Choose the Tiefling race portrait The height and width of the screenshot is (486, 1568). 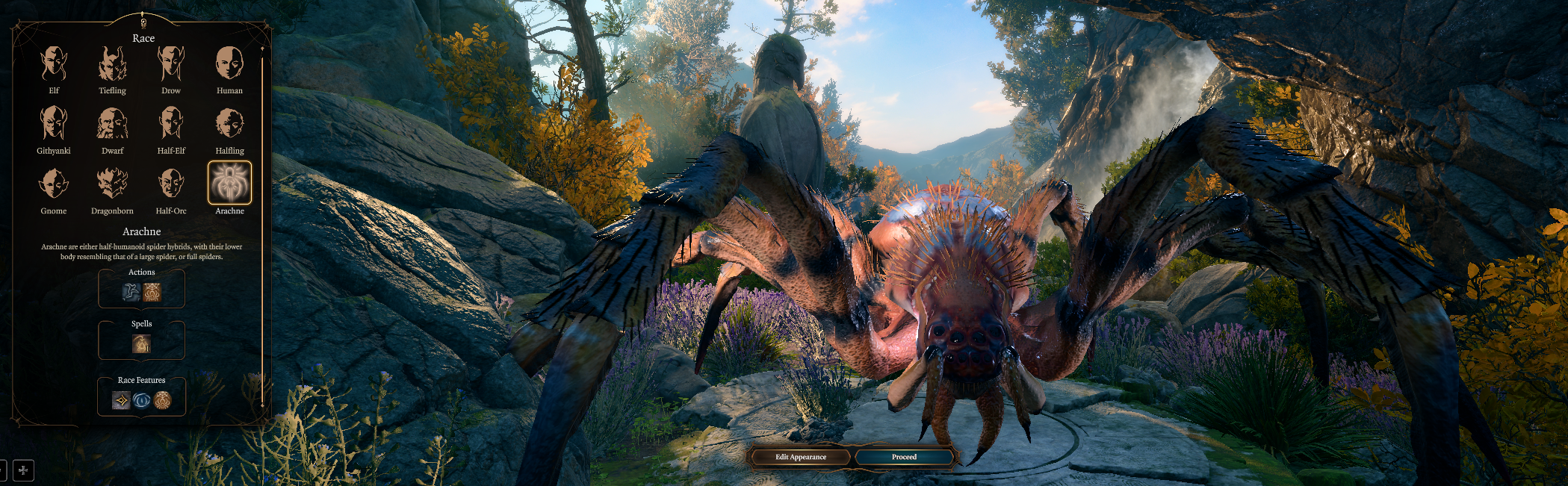[112, 64]
